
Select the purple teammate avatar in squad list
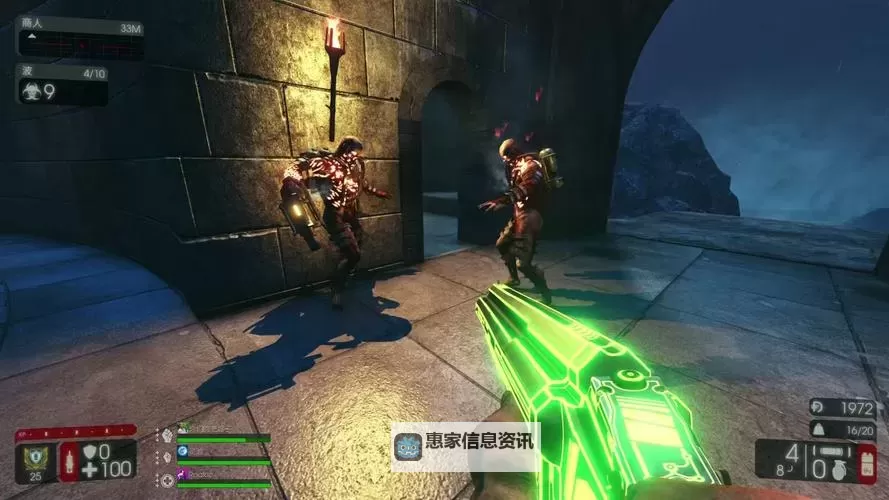(x=183, y=472)
